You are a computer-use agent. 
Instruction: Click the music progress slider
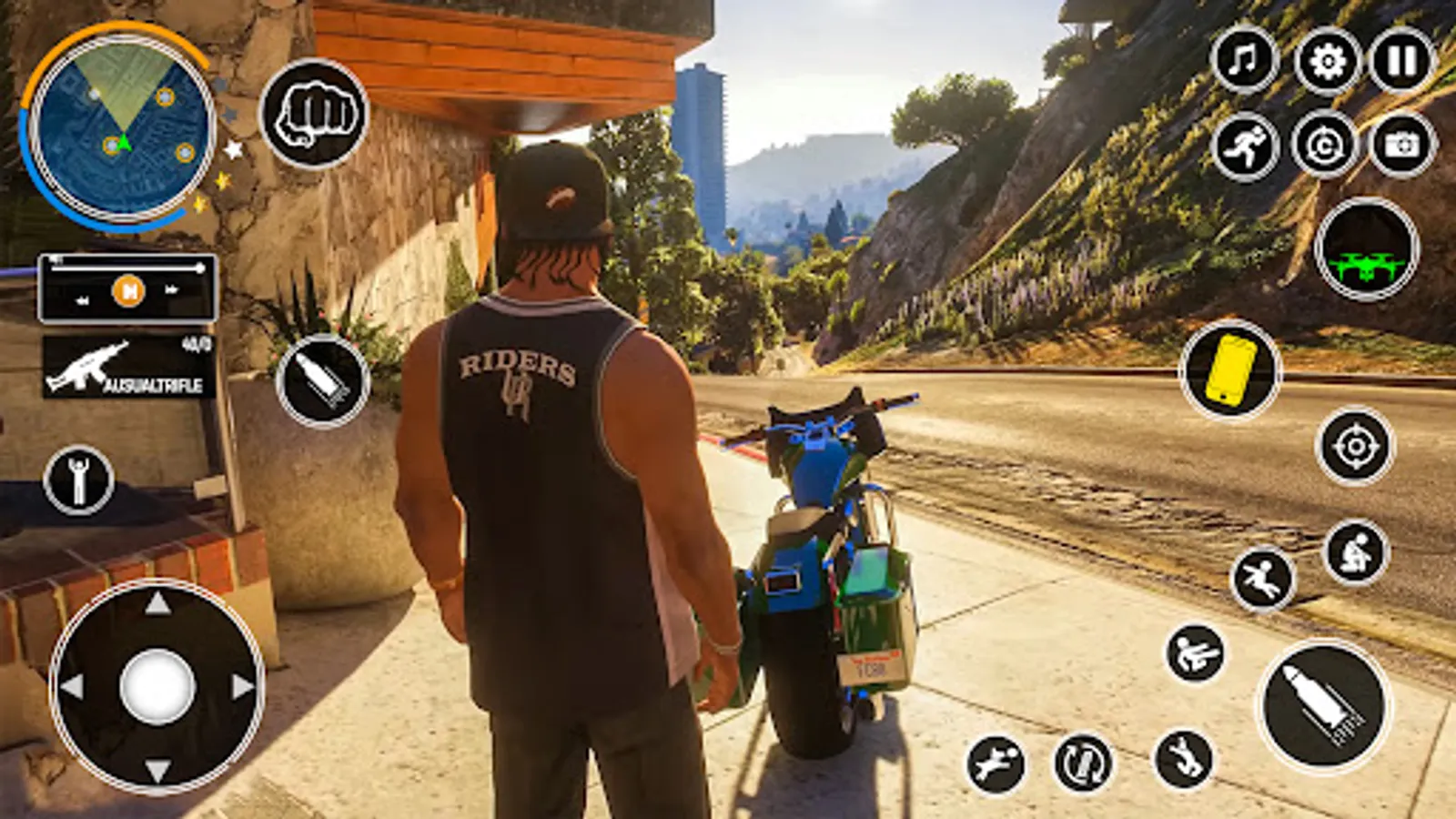pyautogui.click(x=127, y=268)
